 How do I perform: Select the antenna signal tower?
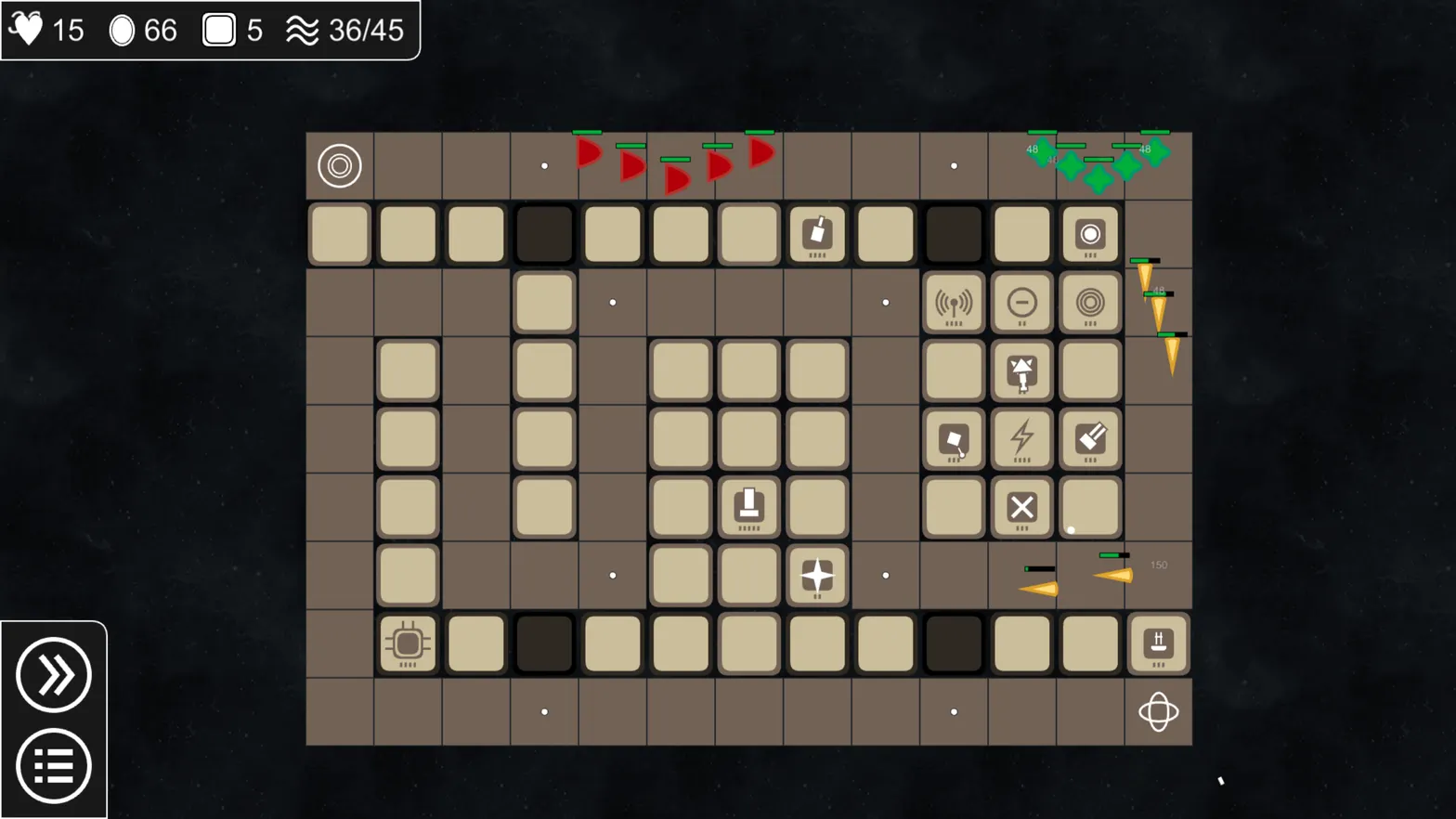point(954,304)
